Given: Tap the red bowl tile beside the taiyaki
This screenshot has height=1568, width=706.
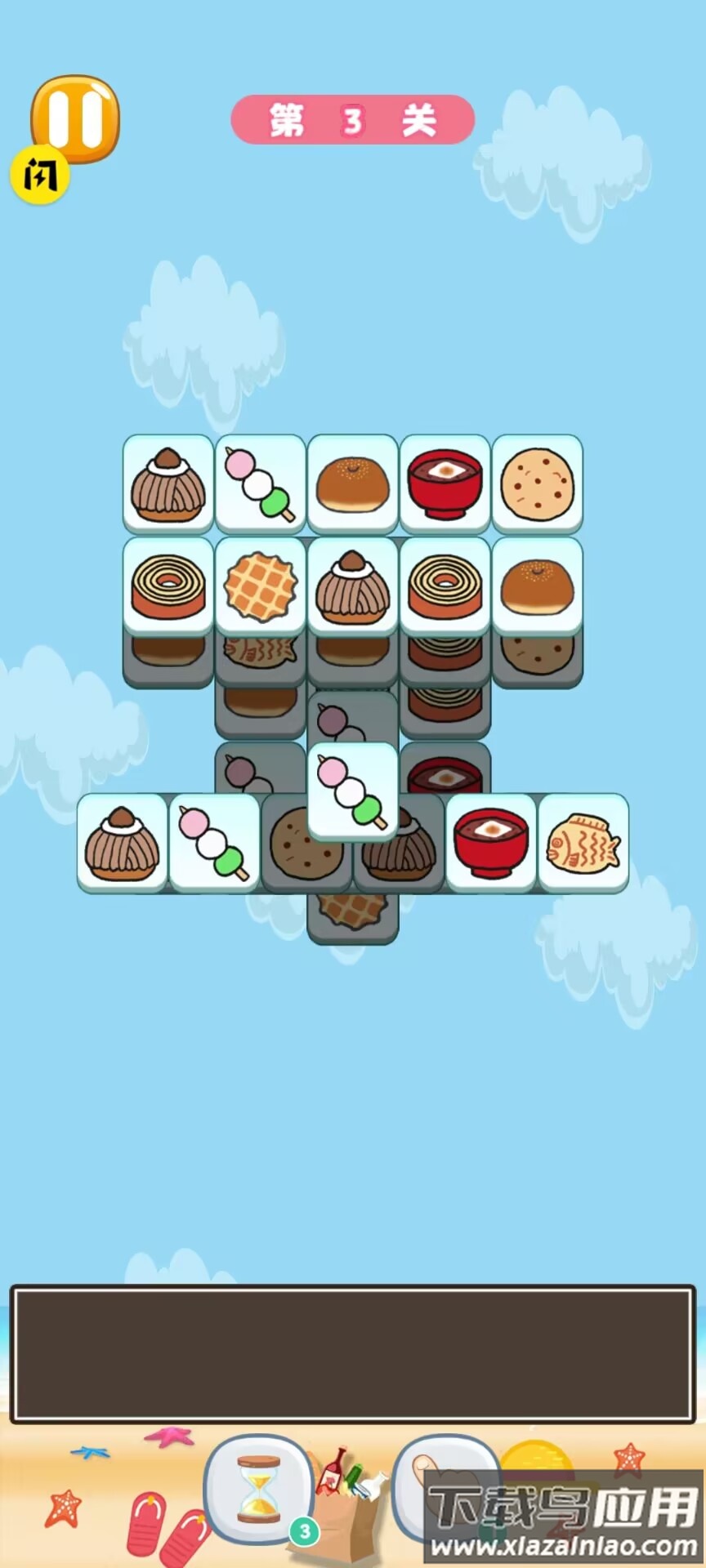Looking at the screenshot, I should (490, 843).
